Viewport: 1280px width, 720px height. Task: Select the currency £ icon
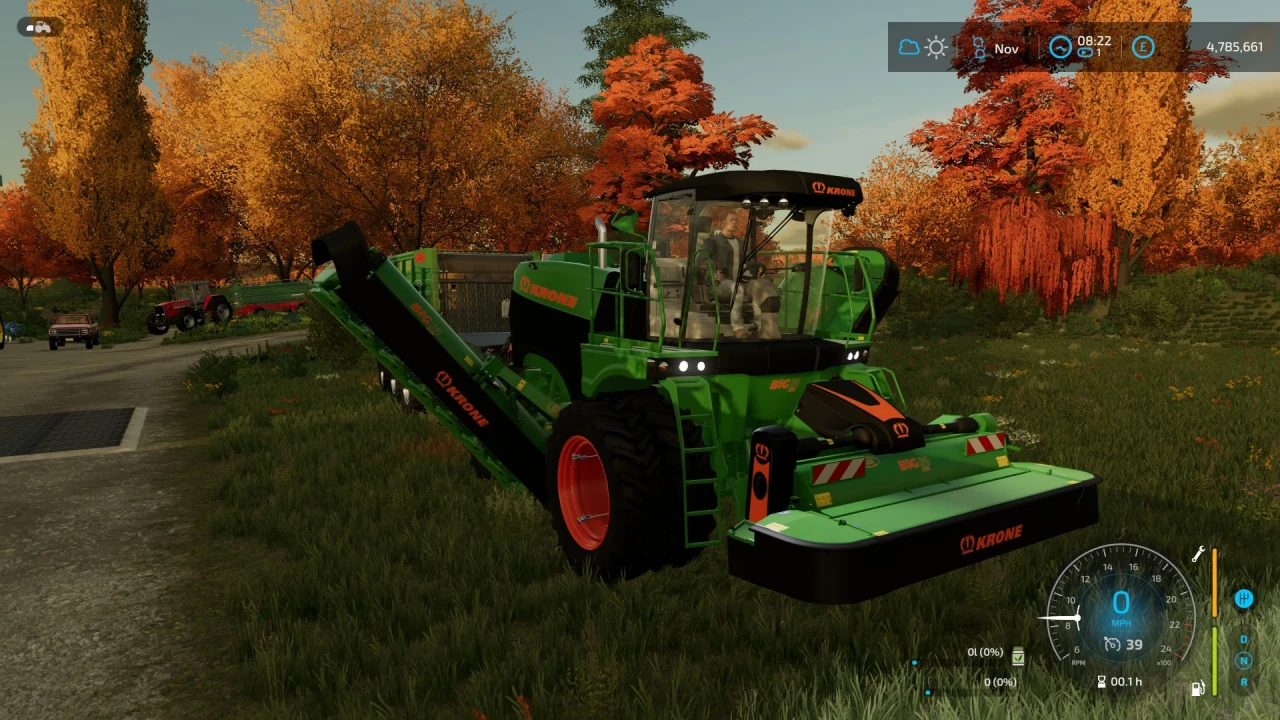[x=1143, y=47]
